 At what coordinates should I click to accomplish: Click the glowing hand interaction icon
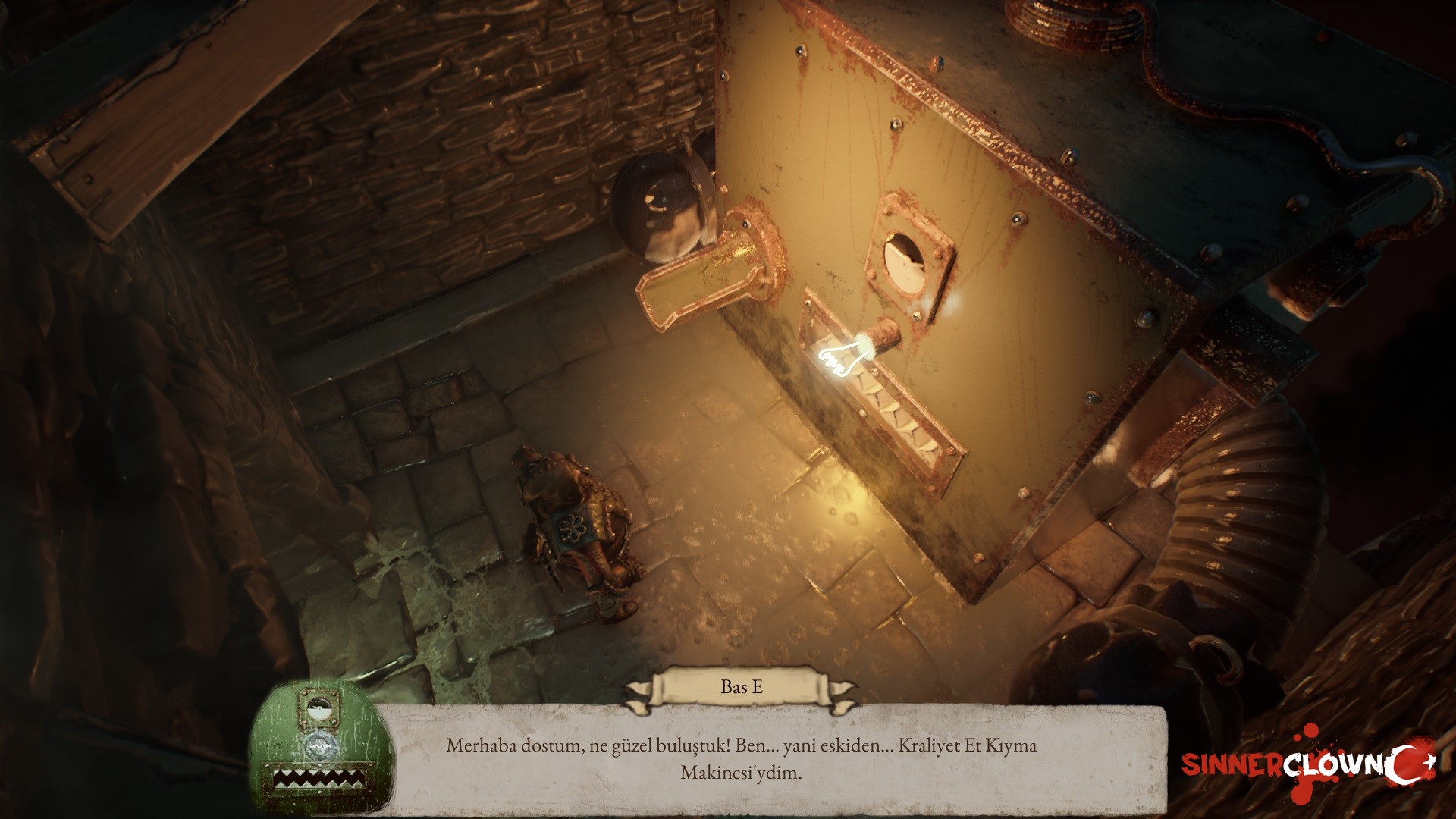click(839, 356)
